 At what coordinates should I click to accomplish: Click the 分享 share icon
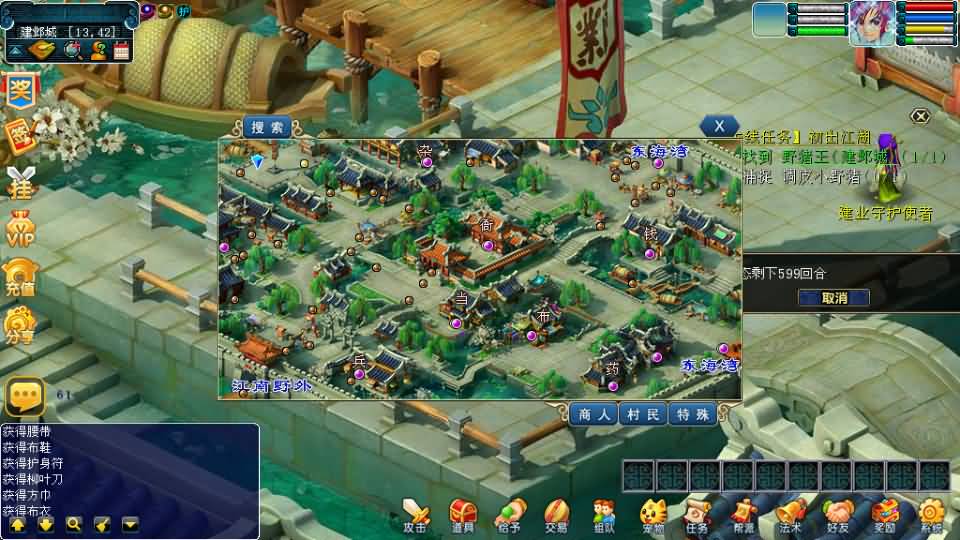[x=20, y=325]
